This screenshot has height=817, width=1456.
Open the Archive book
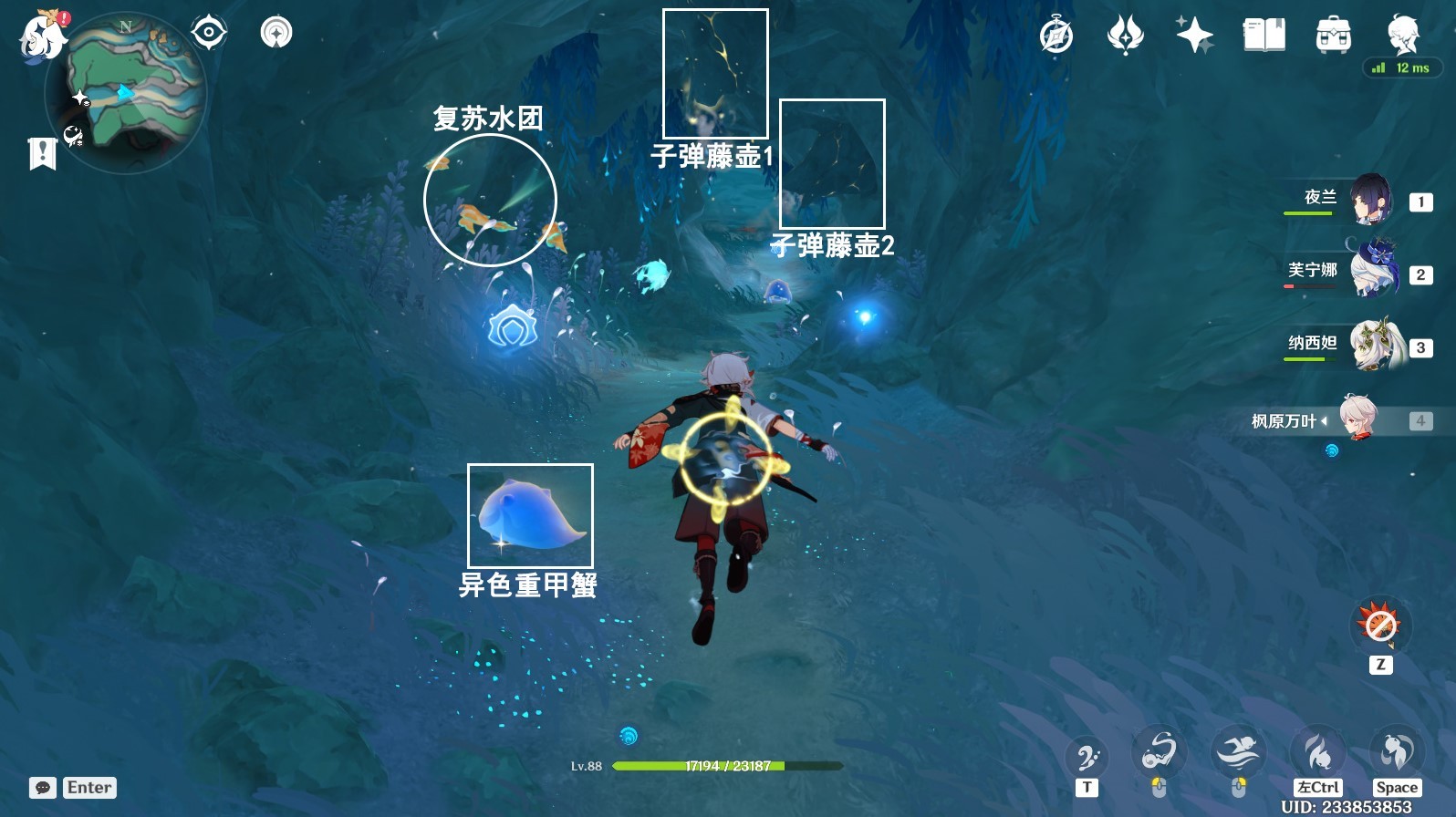pos(1263,36)
